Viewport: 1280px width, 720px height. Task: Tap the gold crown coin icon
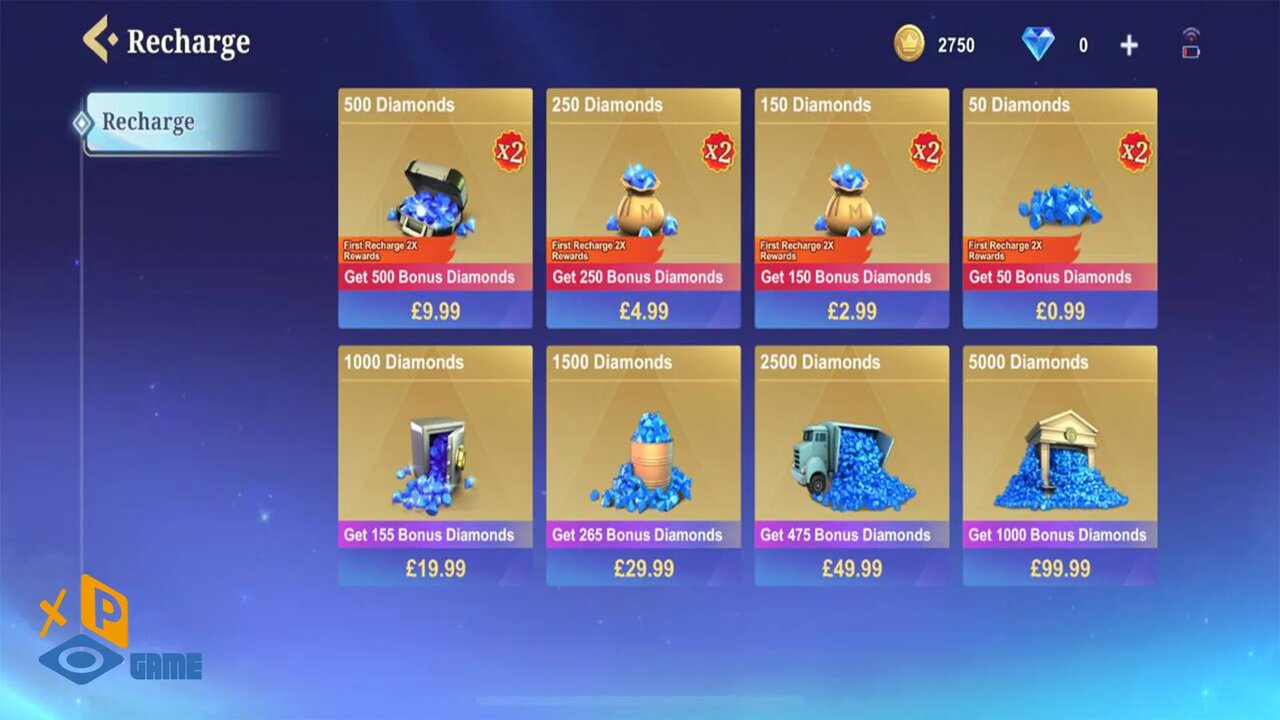[x=909, y=44]
